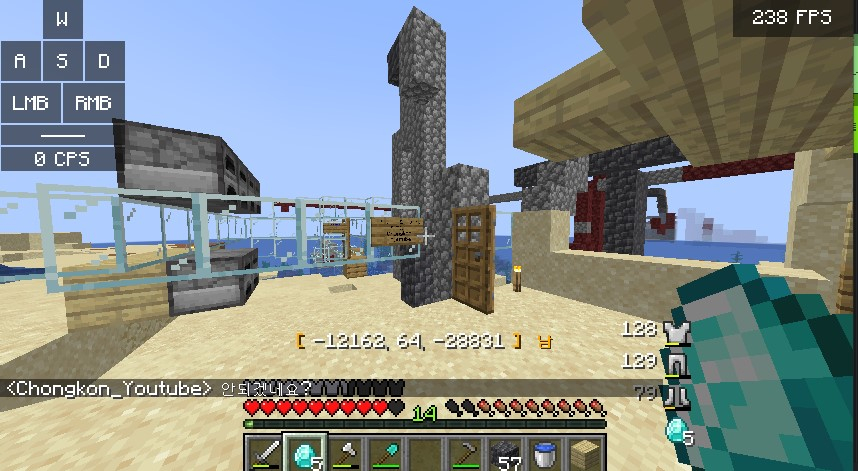
Task: Select the water bucket slot
Action: coord(547,456)
